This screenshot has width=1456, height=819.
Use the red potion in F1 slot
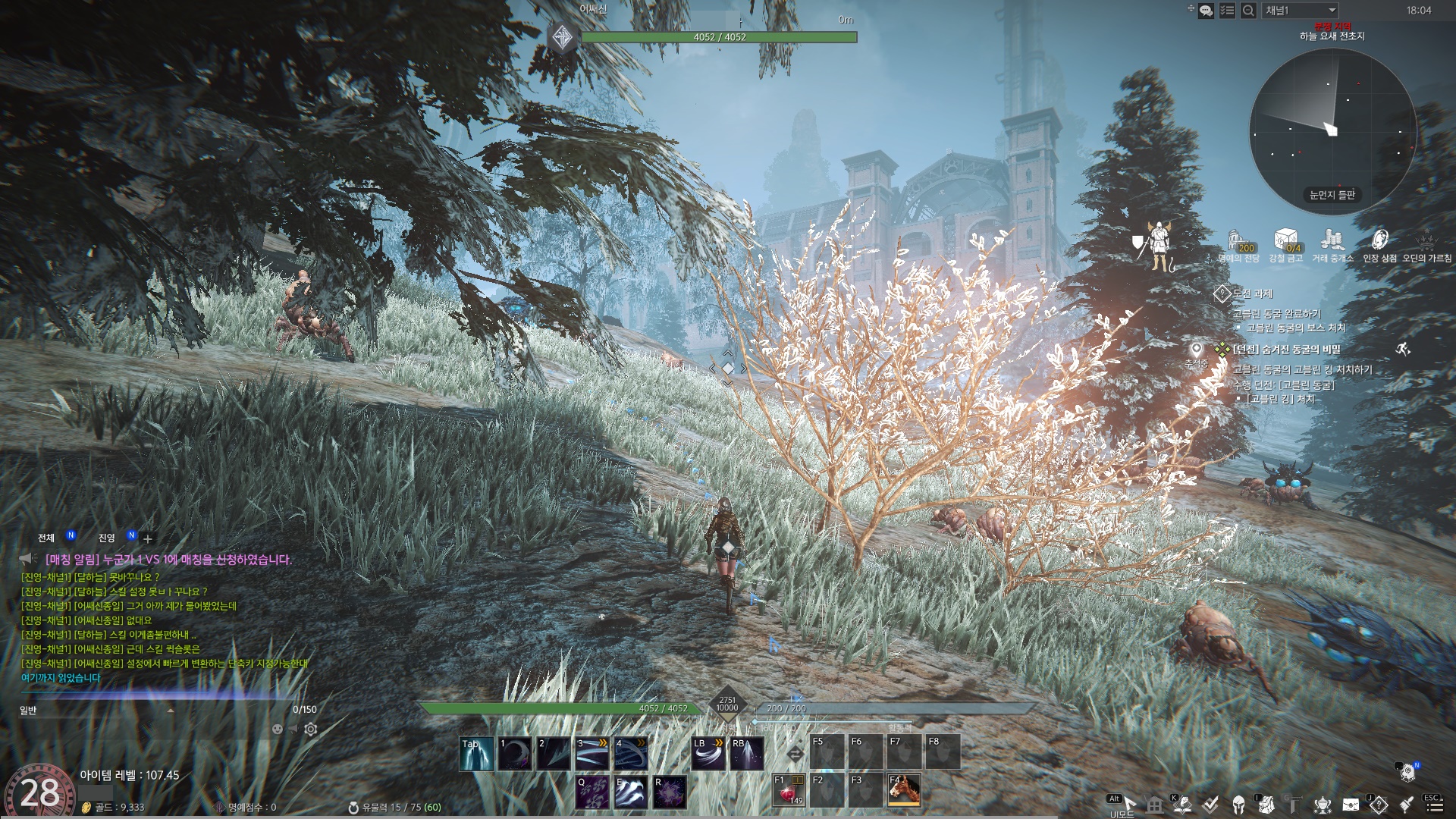click(x=787, y=789)
